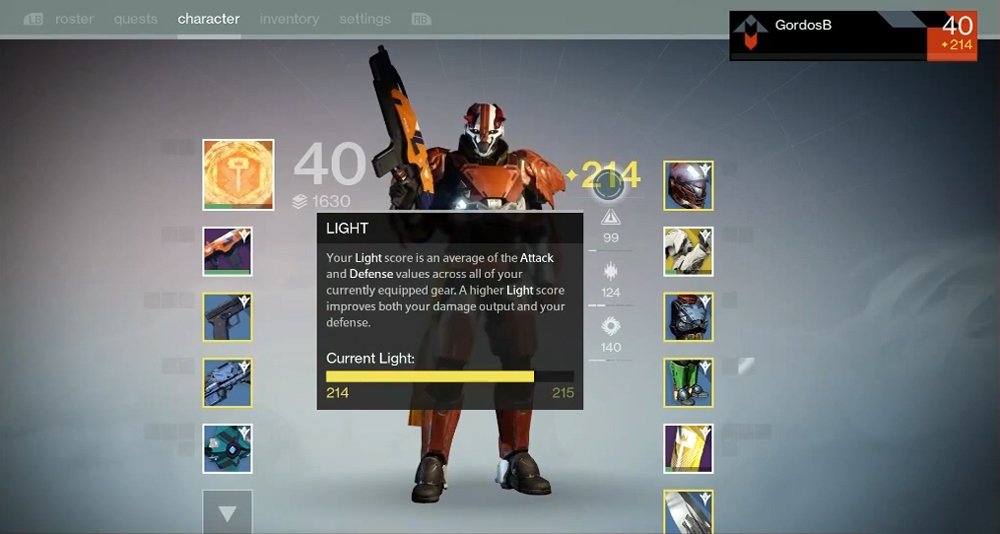This screenshot has height=534, width=1000.
Task: Open the blue heavy weapon slot
Action: [x=227, y=383]
